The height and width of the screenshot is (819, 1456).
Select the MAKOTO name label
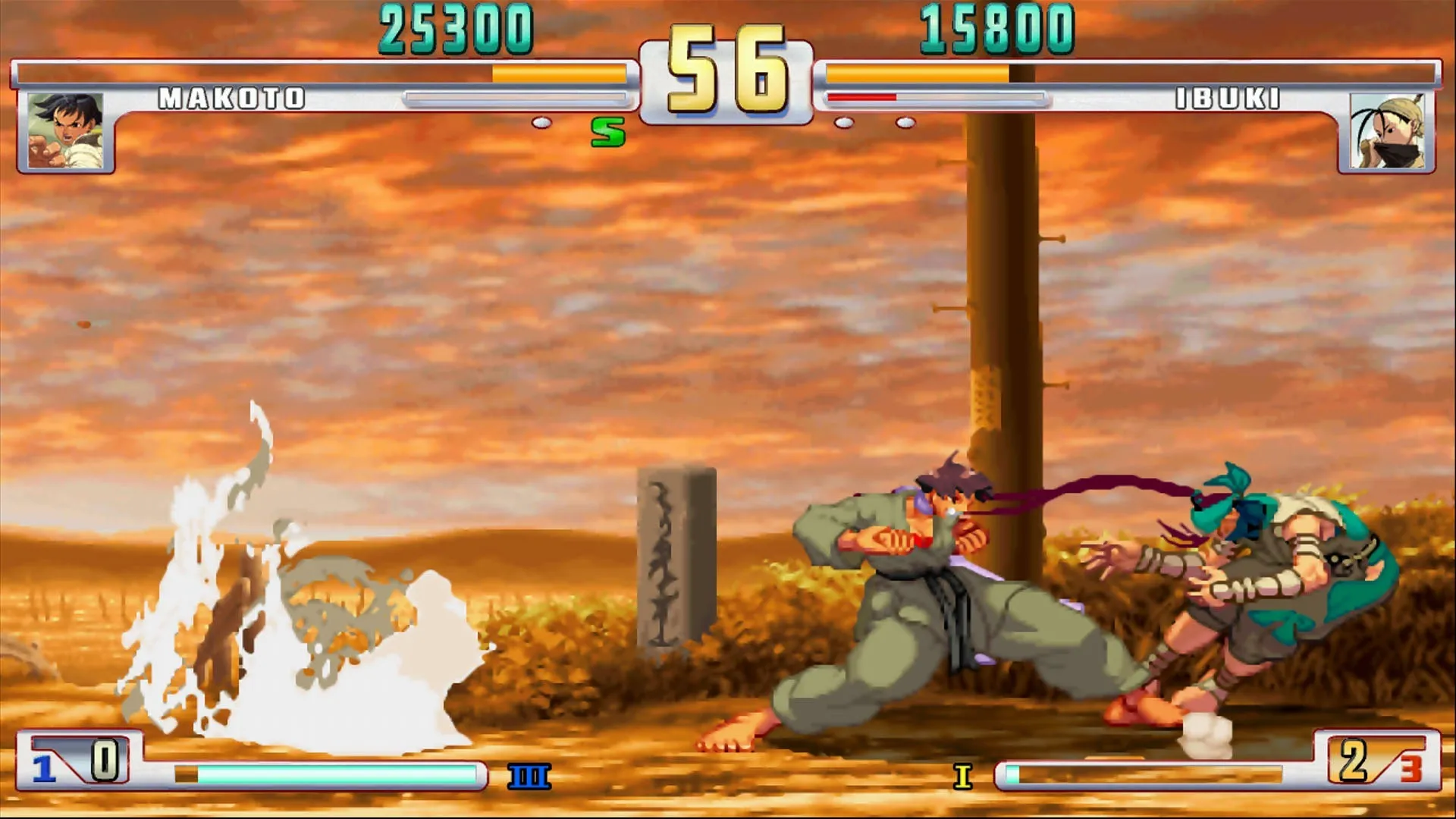(230, 98)
